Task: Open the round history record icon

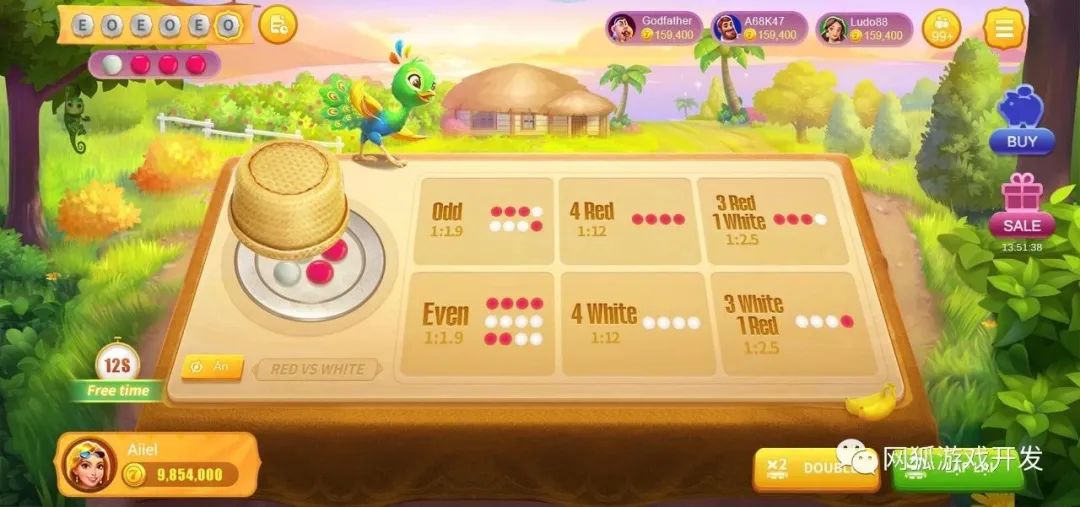Action: [x=277, y=25]
